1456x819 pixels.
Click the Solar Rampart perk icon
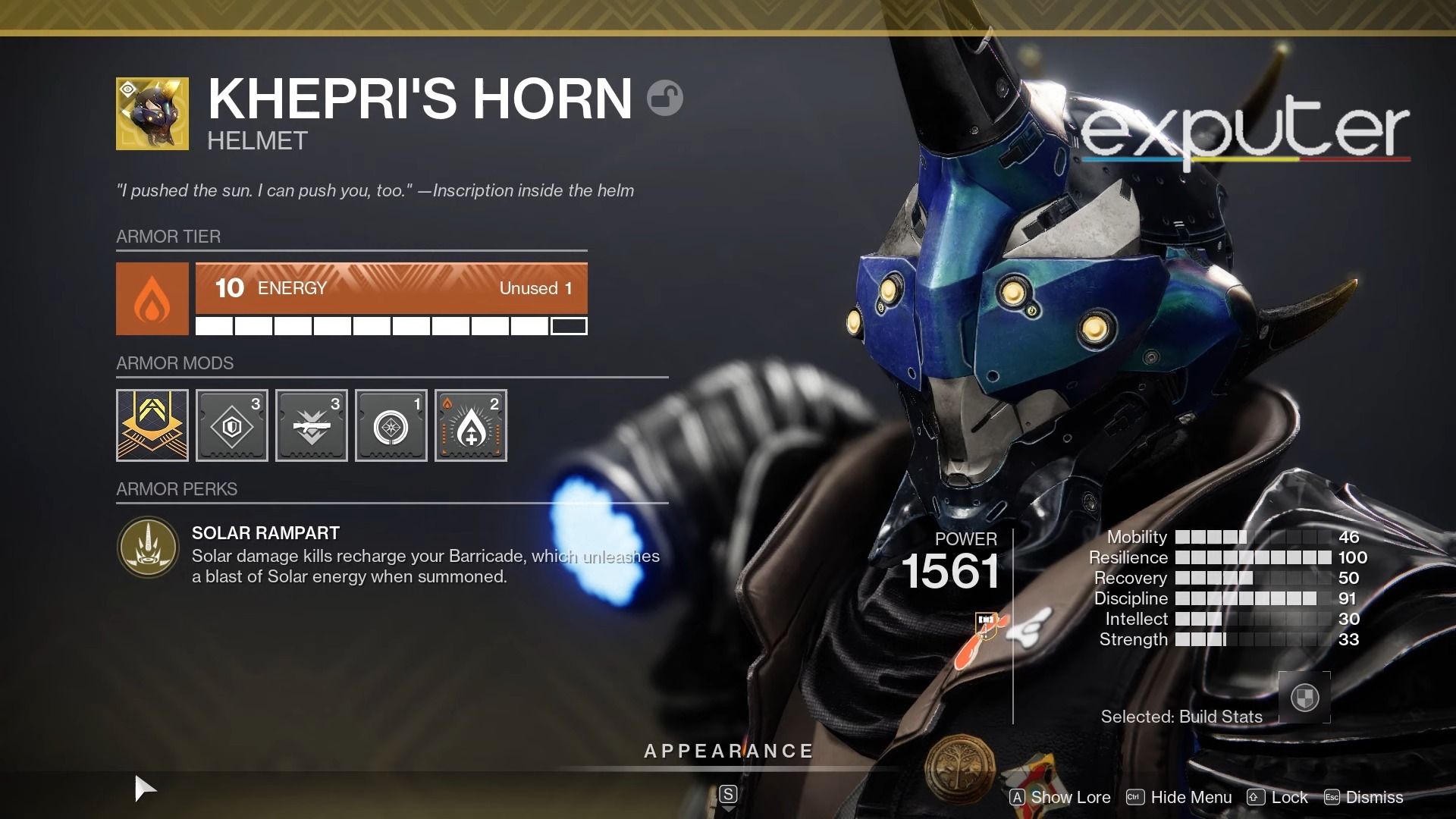pyautogui.click(x=147, y=547)
